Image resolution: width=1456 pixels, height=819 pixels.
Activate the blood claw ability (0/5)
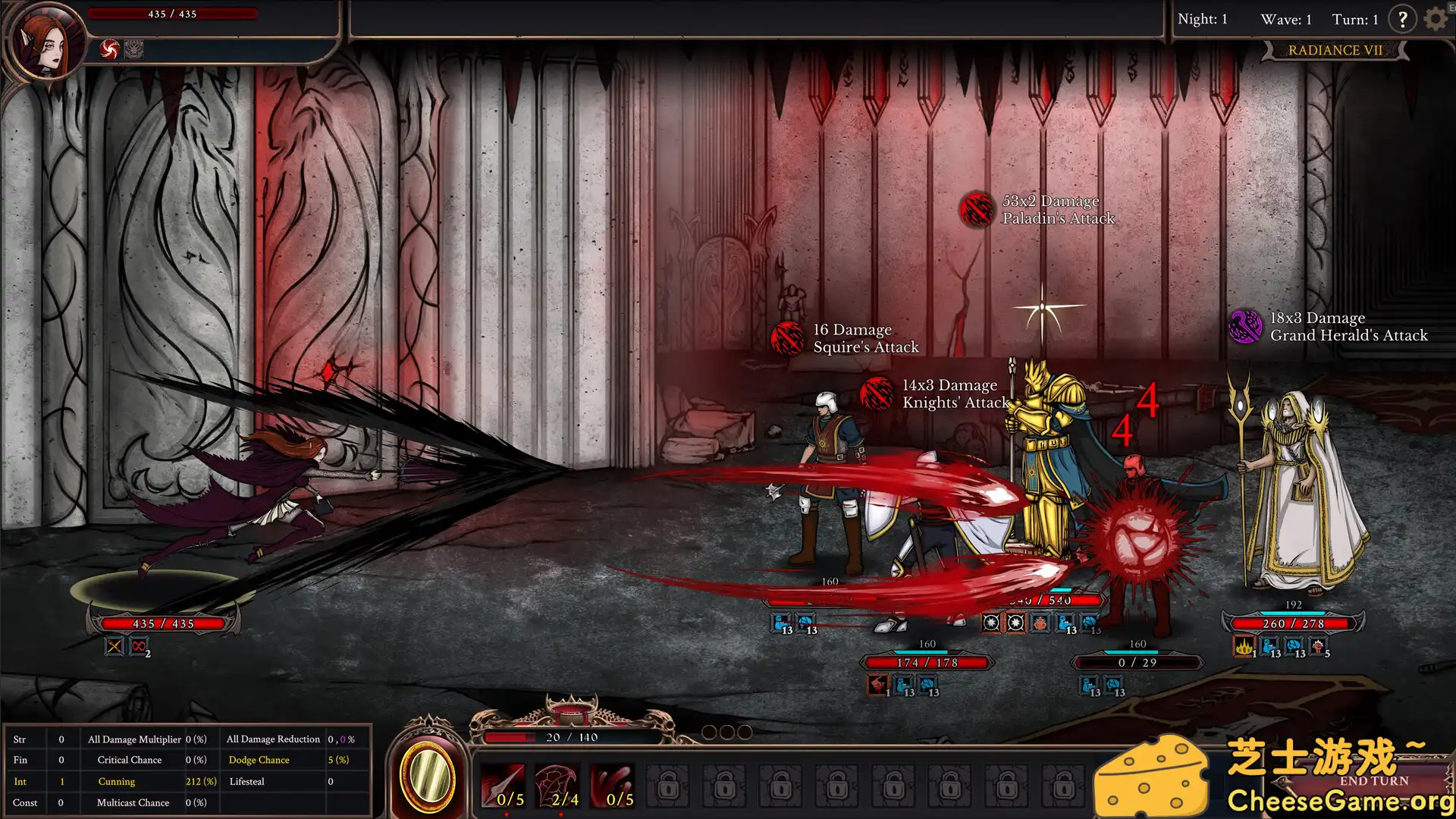[613, 786]
